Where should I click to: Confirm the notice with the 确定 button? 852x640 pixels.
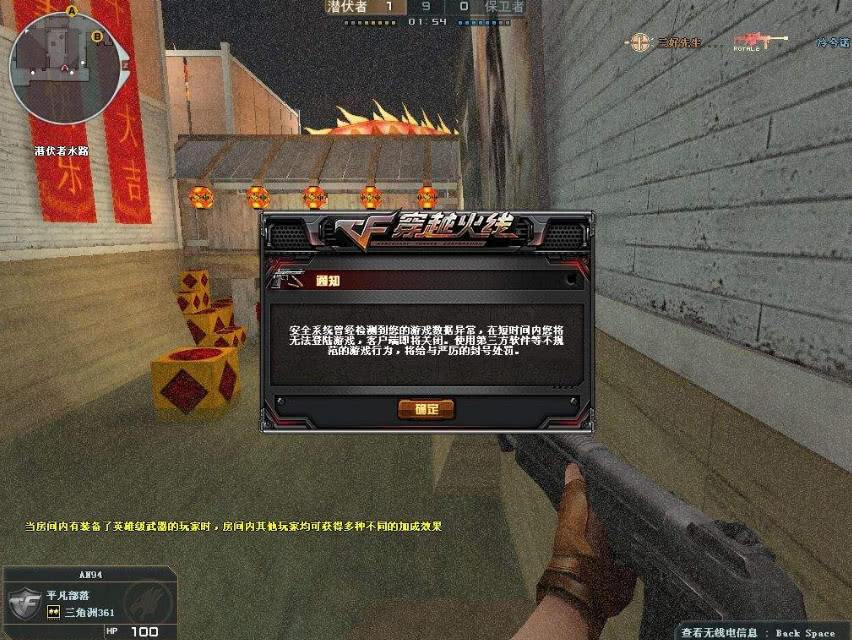(426, 409)
